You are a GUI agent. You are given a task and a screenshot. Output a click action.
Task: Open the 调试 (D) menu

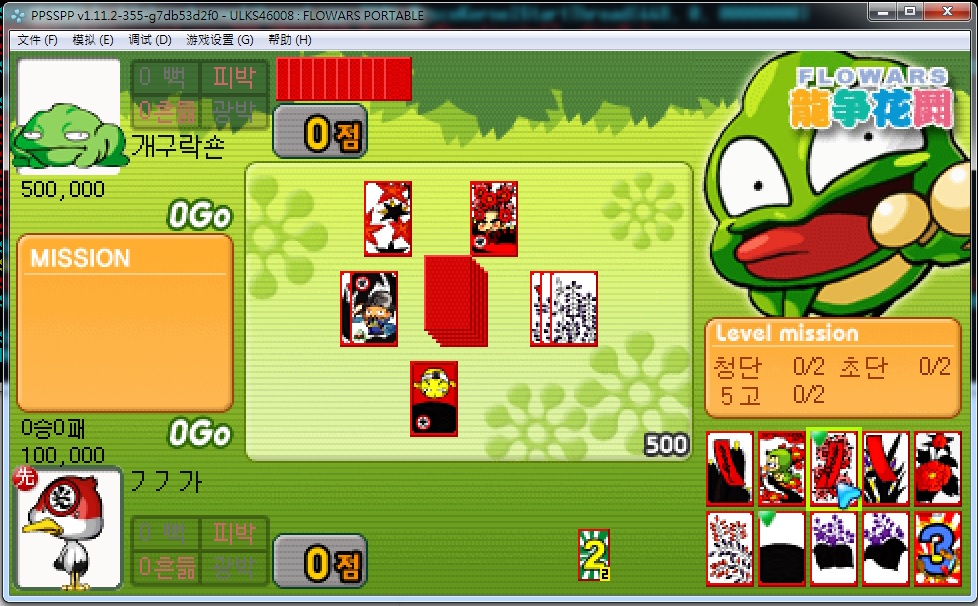(x=150, y=40)
